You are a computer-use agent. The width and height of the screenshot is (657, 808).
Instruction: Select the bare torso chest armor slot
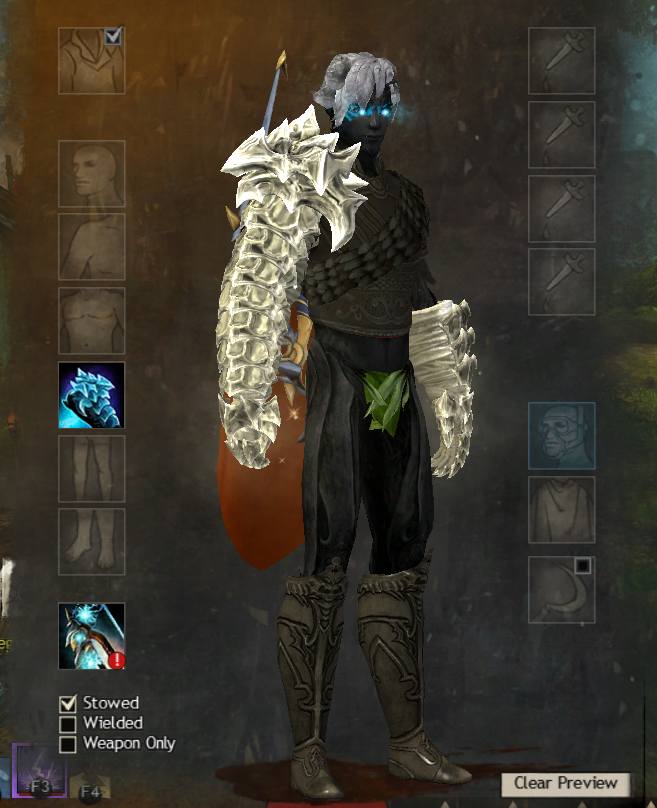pos(91,321)
